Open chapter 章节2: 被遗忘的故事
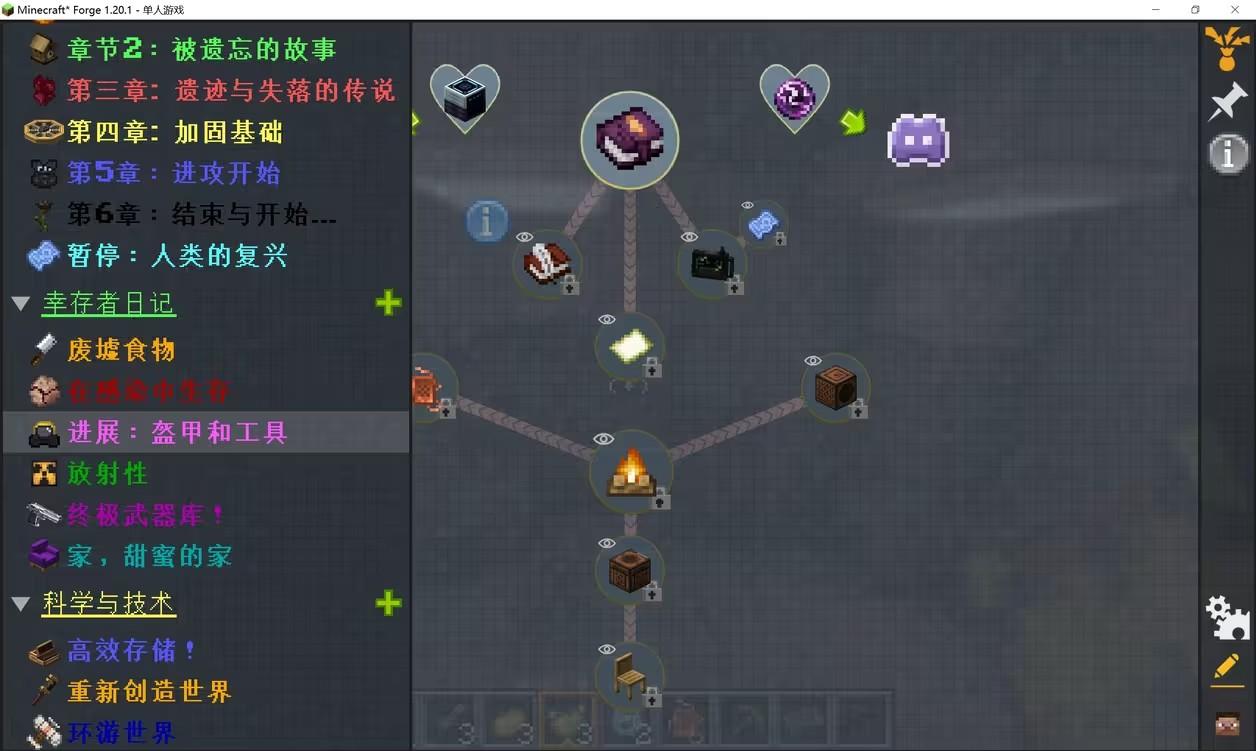This screenshot has height=751, width=1256. (201, 49)
